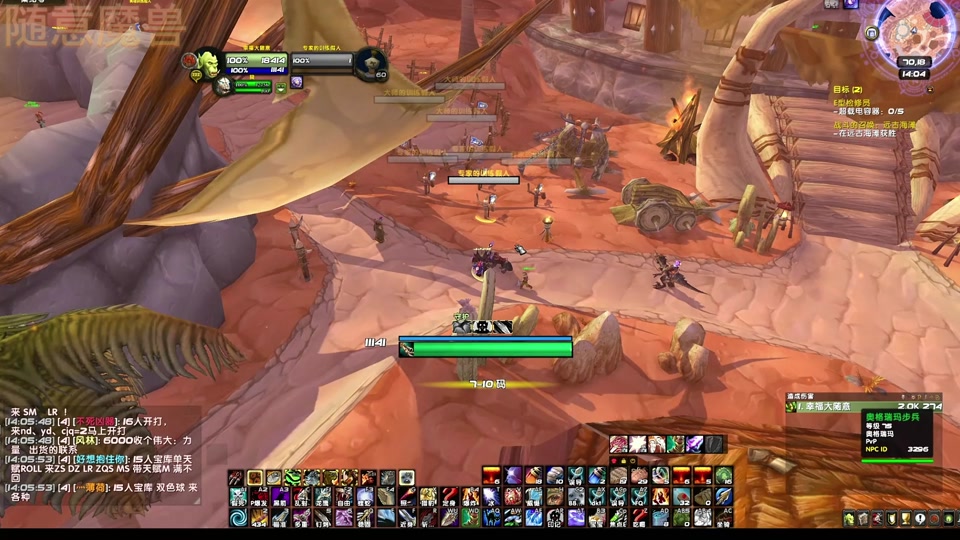Click the orc player portrait

[209, 63]
